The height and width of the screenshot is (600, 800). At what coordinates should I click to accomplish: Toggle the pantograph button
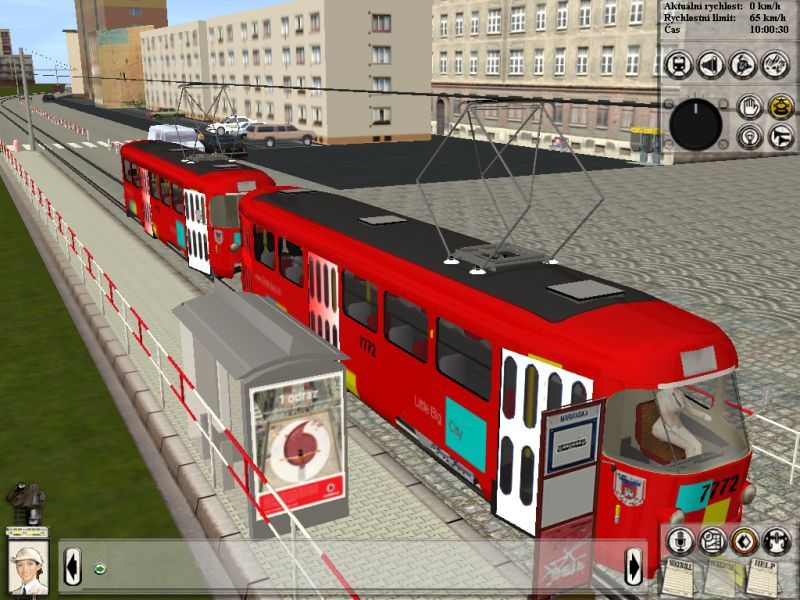(743, 65)
